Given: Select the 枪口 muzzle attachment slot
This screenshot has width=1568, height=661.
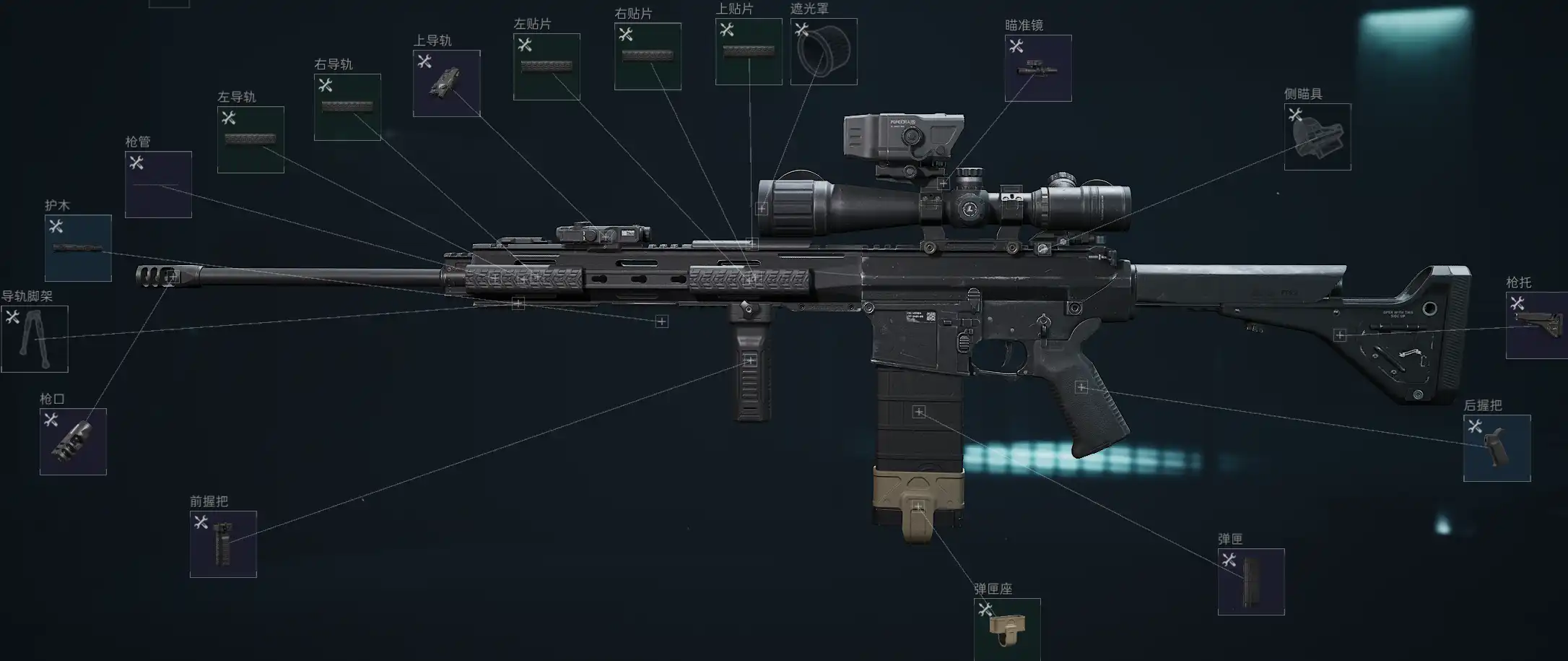Looking at the screenshot, I should click(73, 441).
